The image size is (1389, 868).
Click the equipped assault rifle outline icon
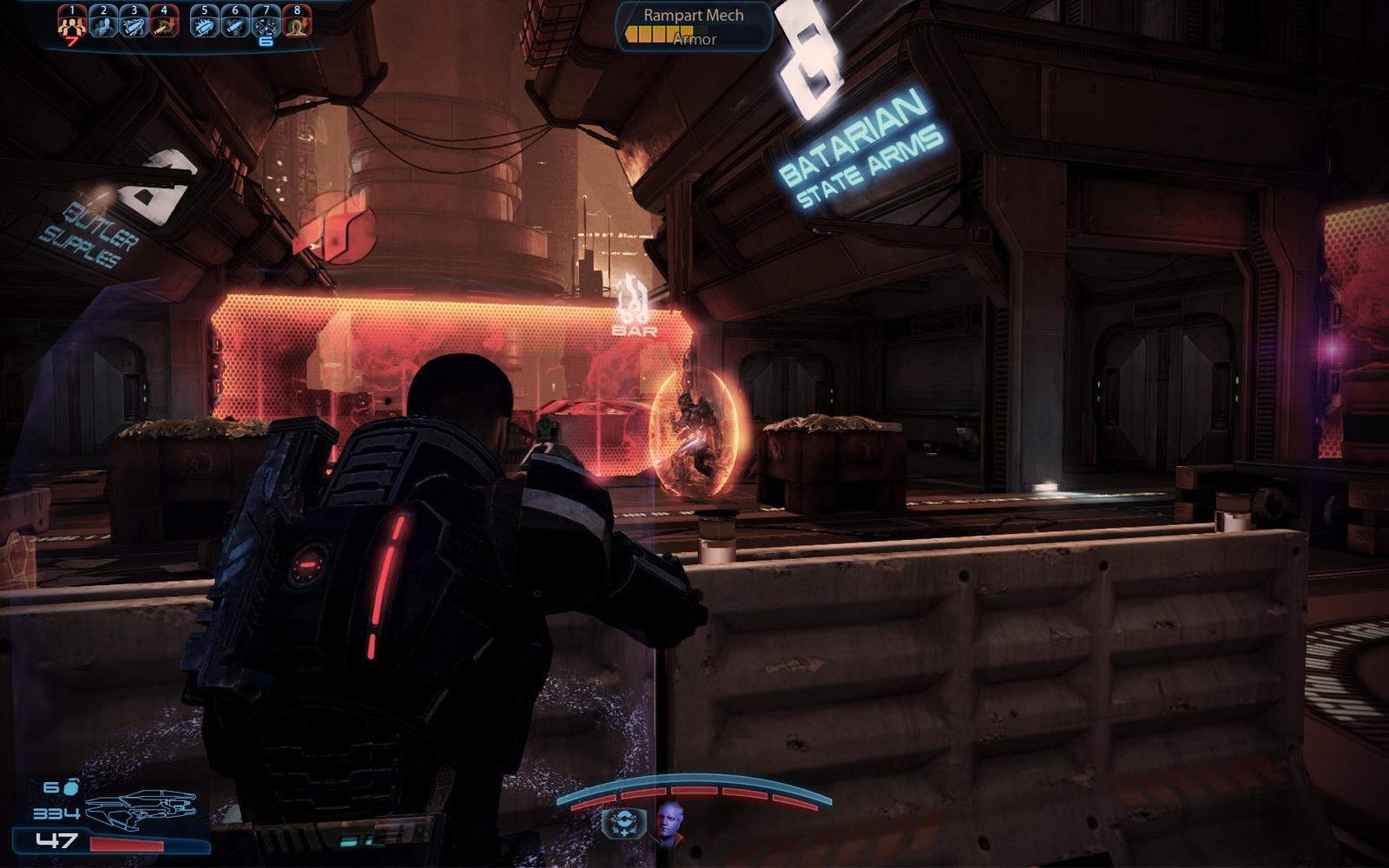[141, 807]
